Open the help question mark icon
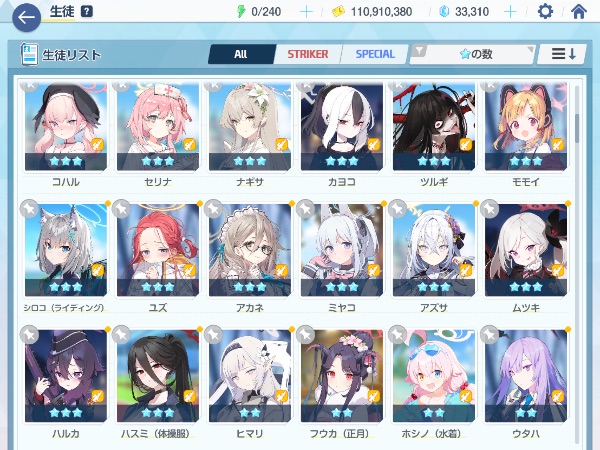600x450 pixels. point(87,12)
